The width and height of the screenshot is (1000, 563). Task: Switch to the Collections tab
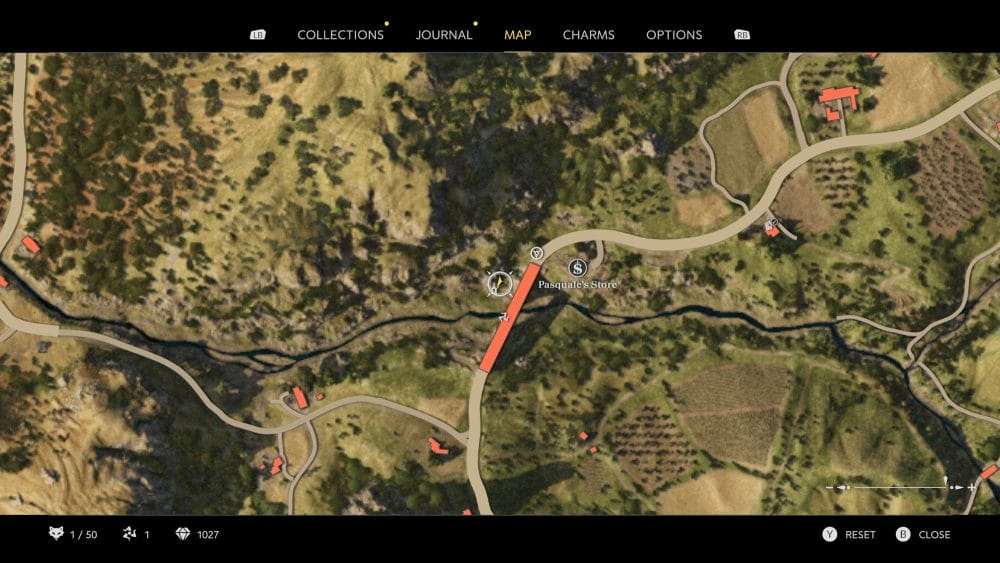pyautogui.click(x=340, y=35)
